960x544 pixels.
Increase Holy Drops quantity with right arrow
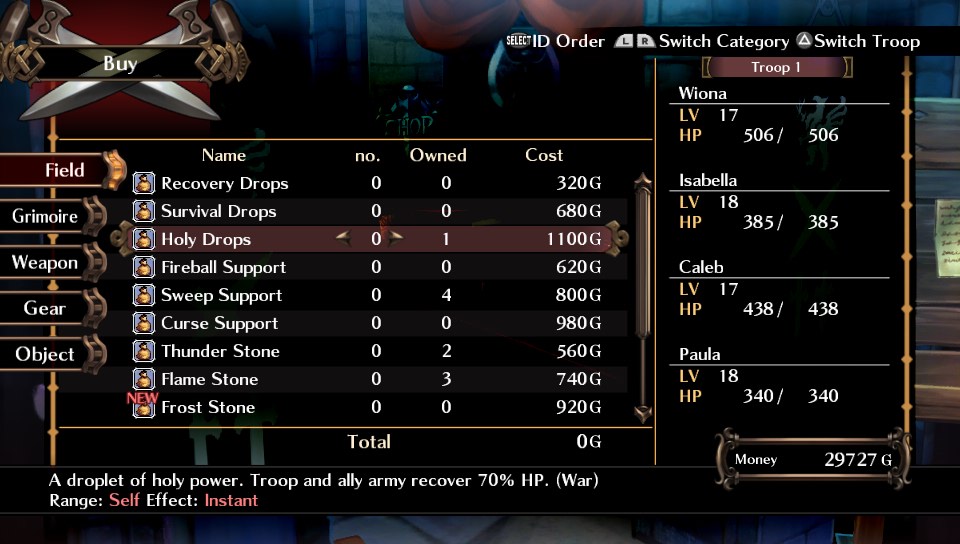pos(397,238)
